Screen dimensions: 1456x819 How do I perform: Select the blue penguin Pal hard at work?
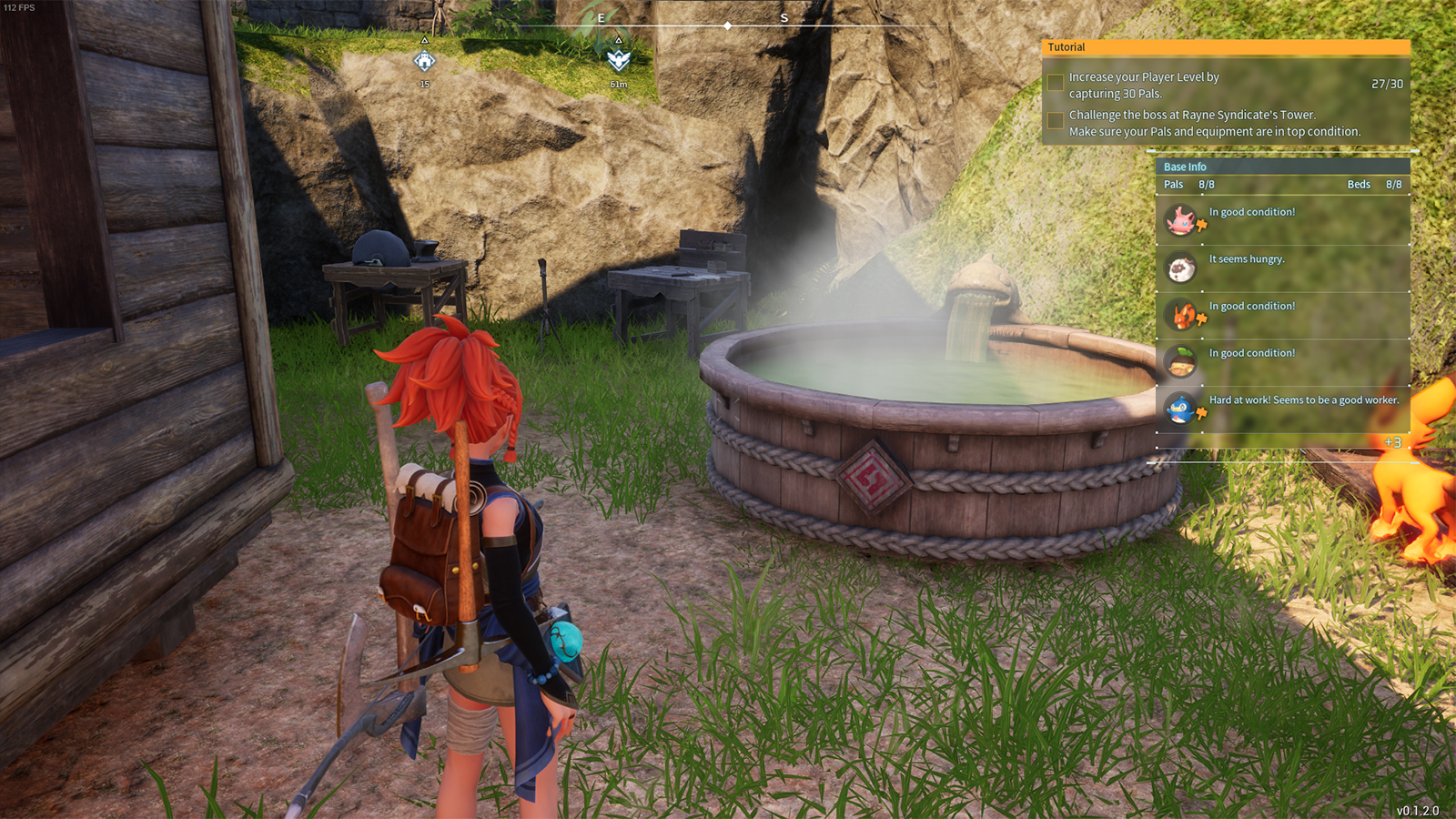coord(1181,409)
